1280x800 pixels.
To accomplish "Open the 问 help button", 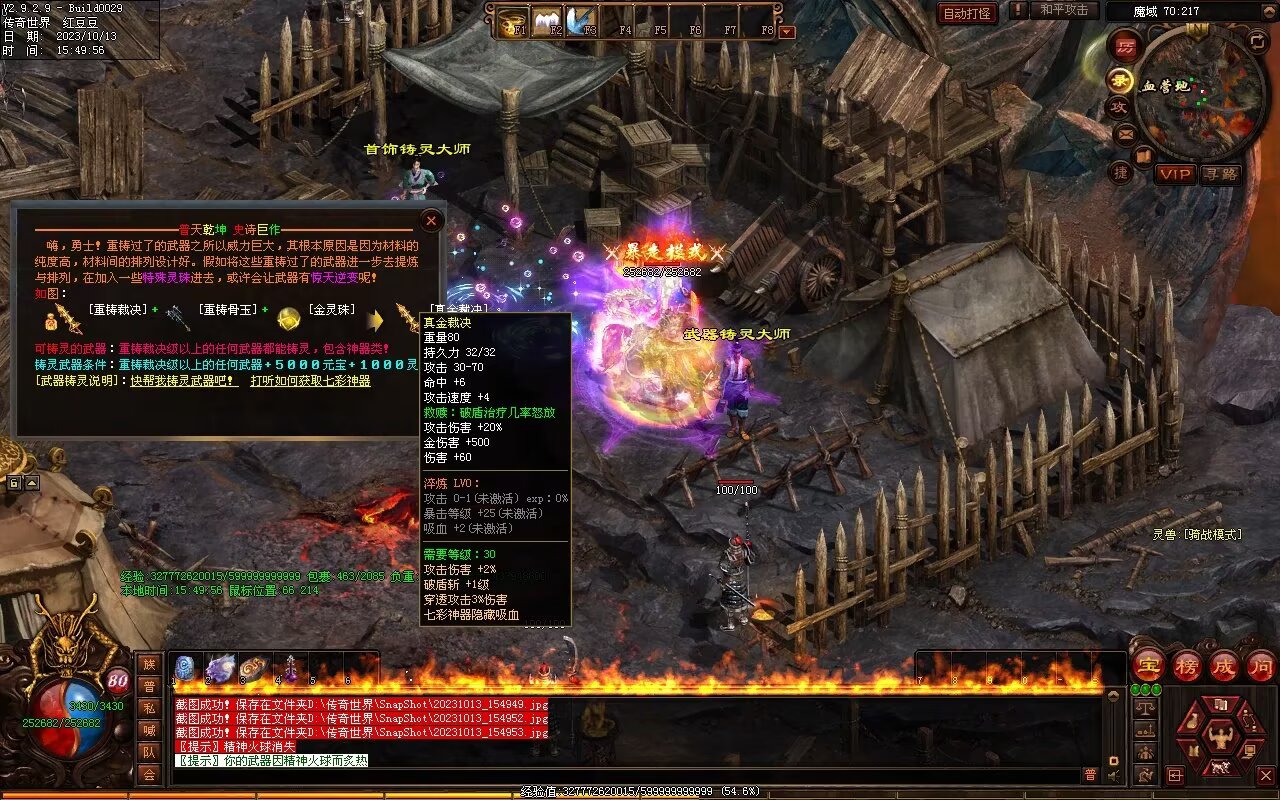I will (x=1261, y=665).
